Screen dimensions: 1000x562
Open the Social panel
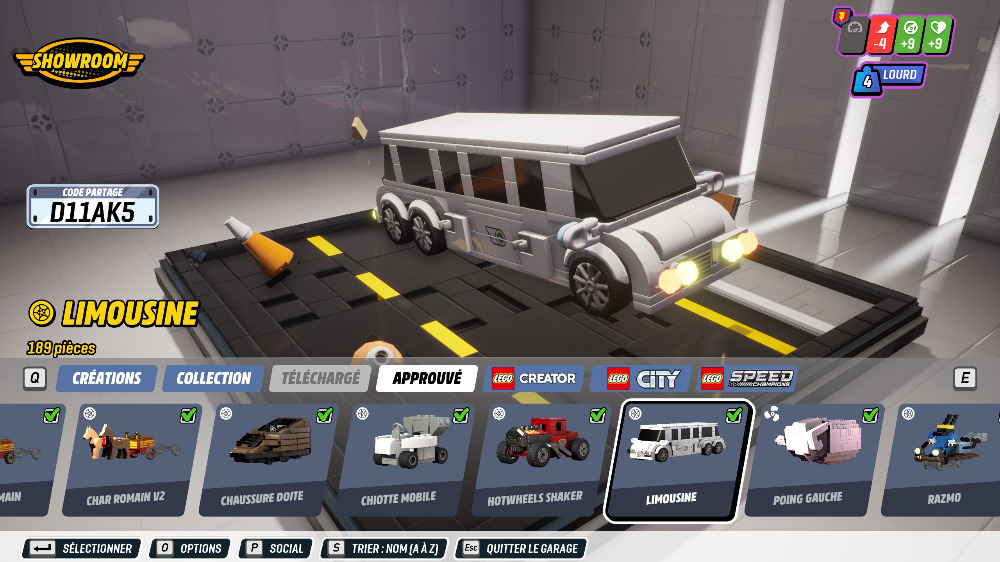point(276,548)
